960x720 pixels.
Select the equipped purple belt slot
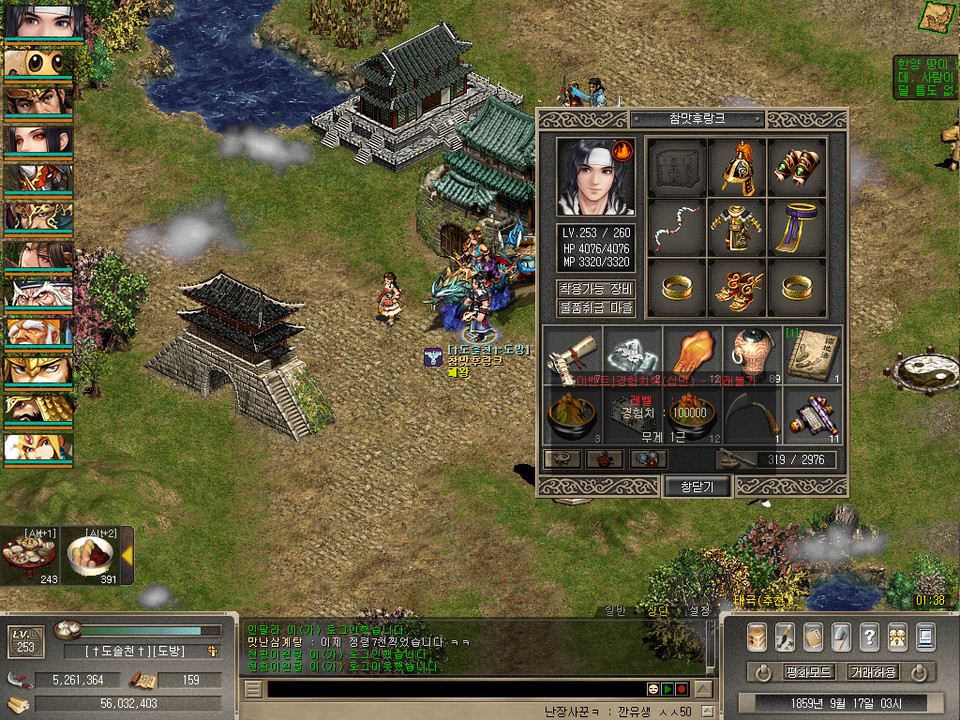[x=796, y=228]
